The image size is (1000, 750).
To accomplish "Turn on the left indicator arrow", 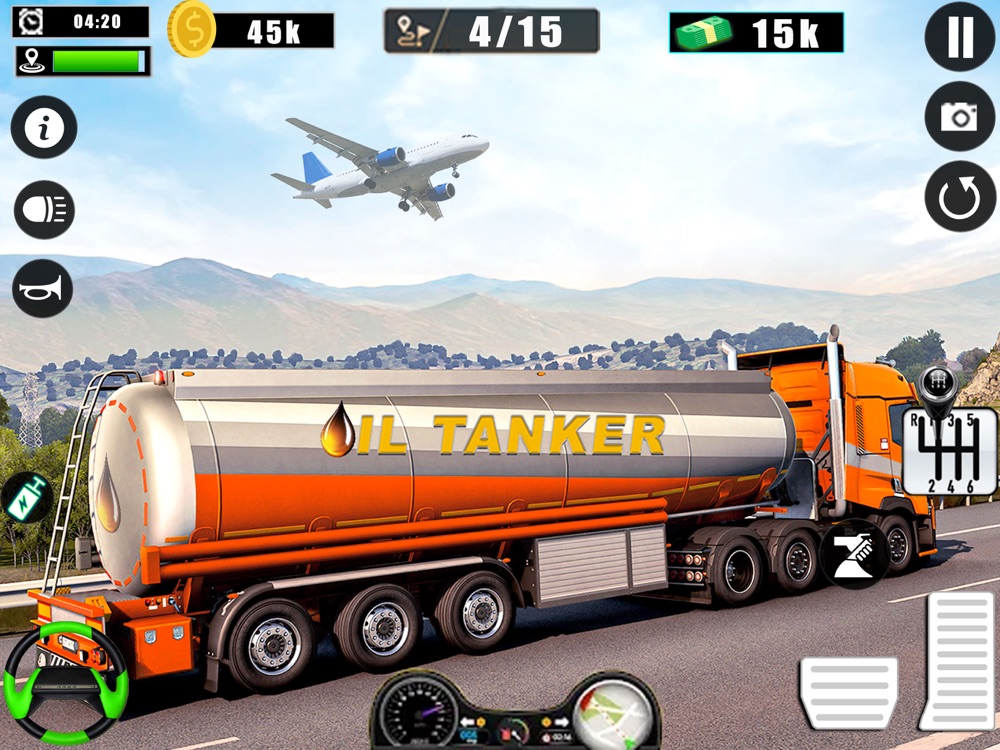I will click(x=466, y=720).
